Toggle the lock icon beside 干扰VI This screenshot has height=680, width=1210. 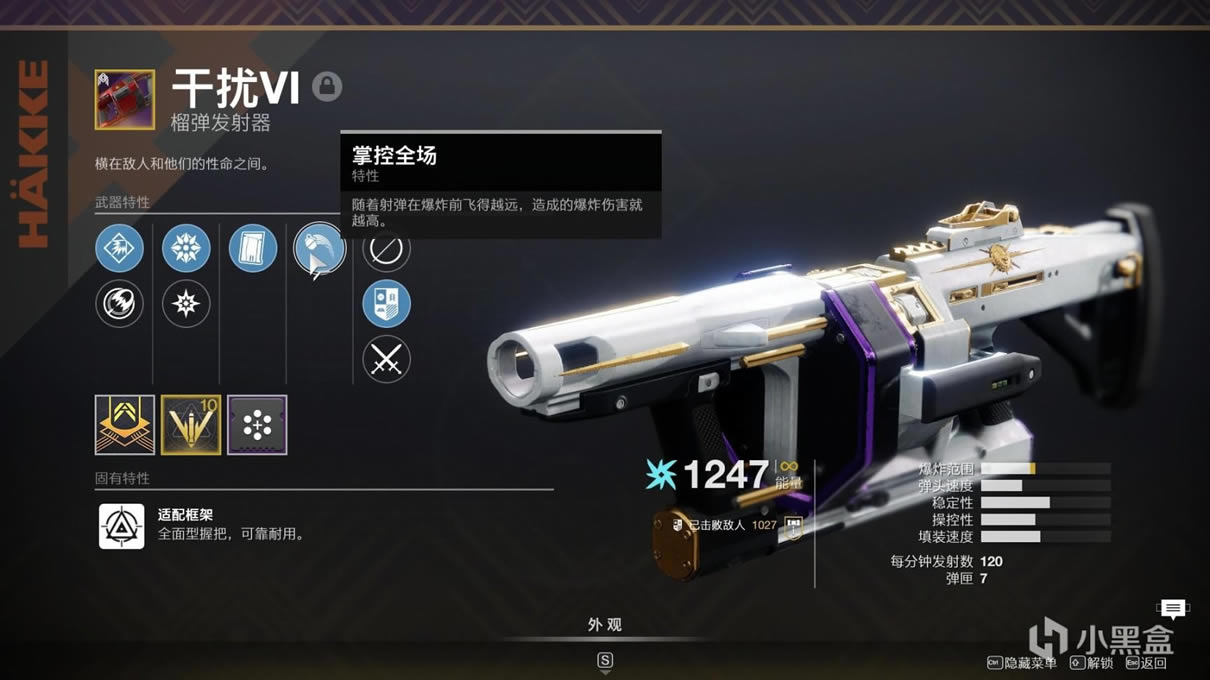click(327, 87)
